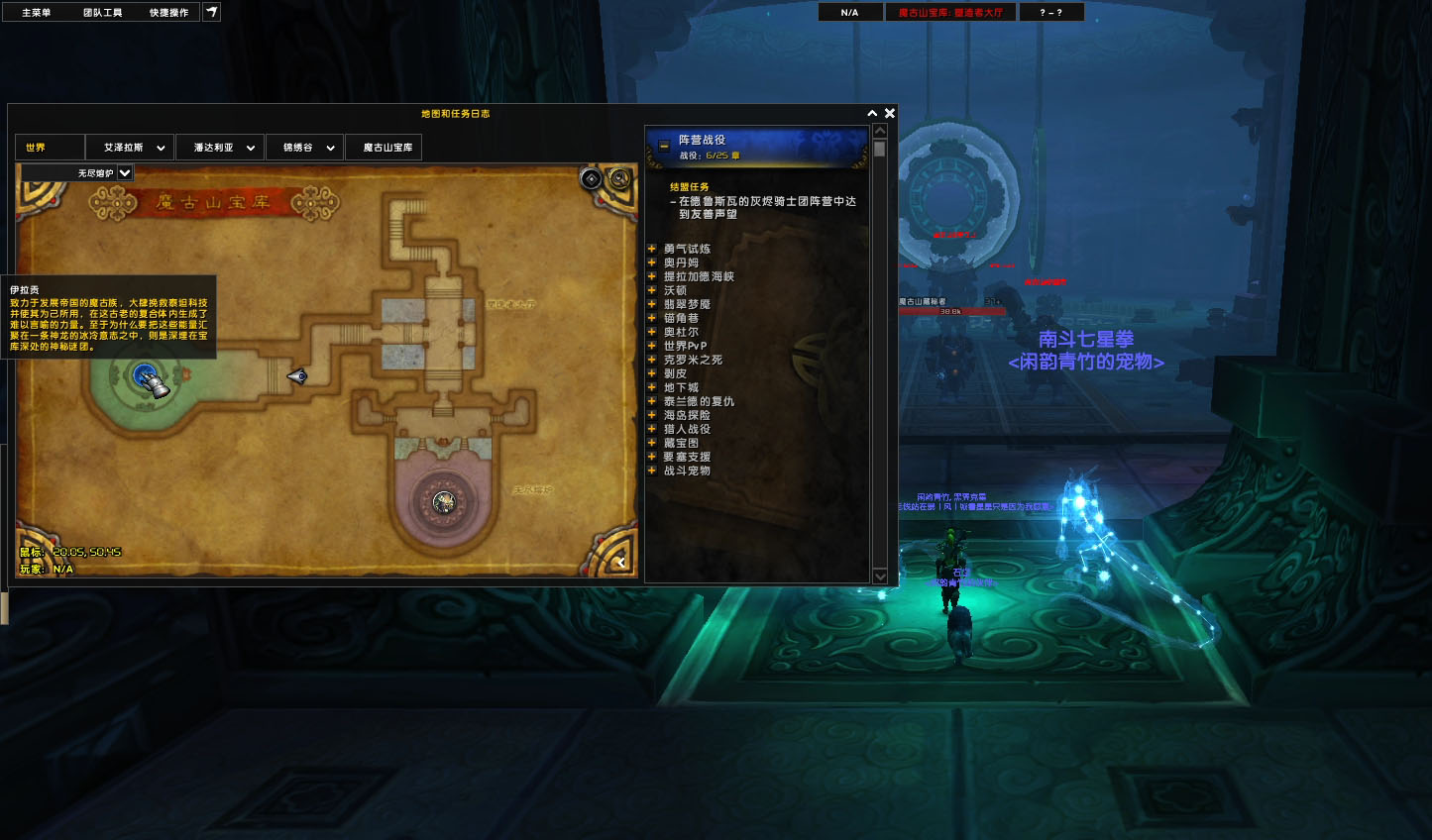
Task: Click the N/A button in the top bar
Action: [849, 11]
